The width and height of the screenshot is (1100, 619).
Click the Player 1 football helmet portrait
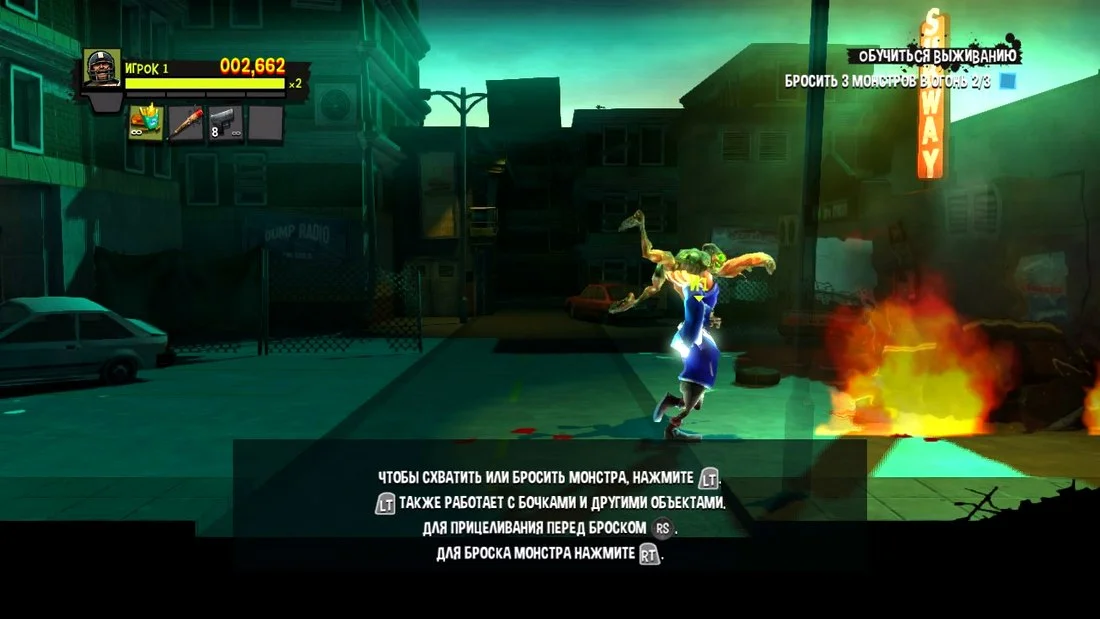(x=102, y=69)
